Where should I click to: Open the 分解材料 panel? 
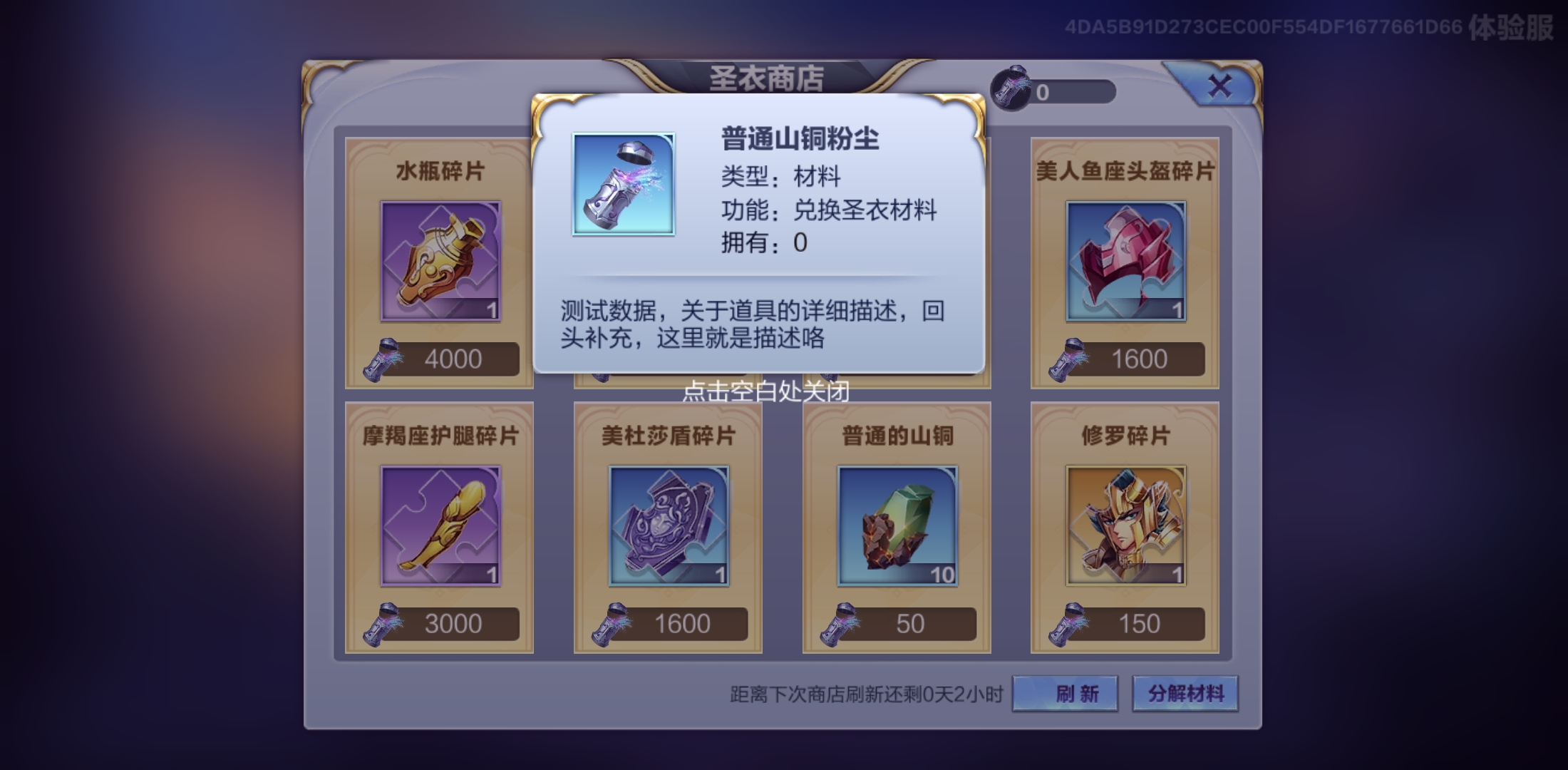point(1185,692)
